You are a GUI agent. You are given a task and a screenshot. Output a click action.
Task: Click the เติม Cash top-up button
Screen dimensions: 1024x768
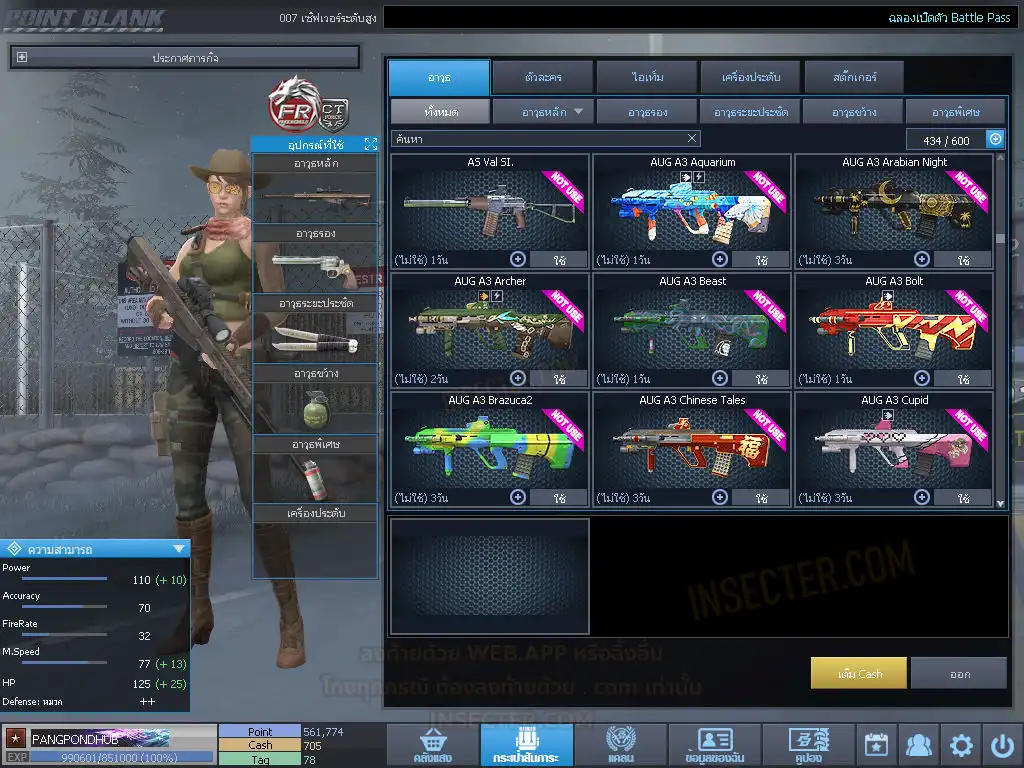pyautogui.click(x=859, y=673)
